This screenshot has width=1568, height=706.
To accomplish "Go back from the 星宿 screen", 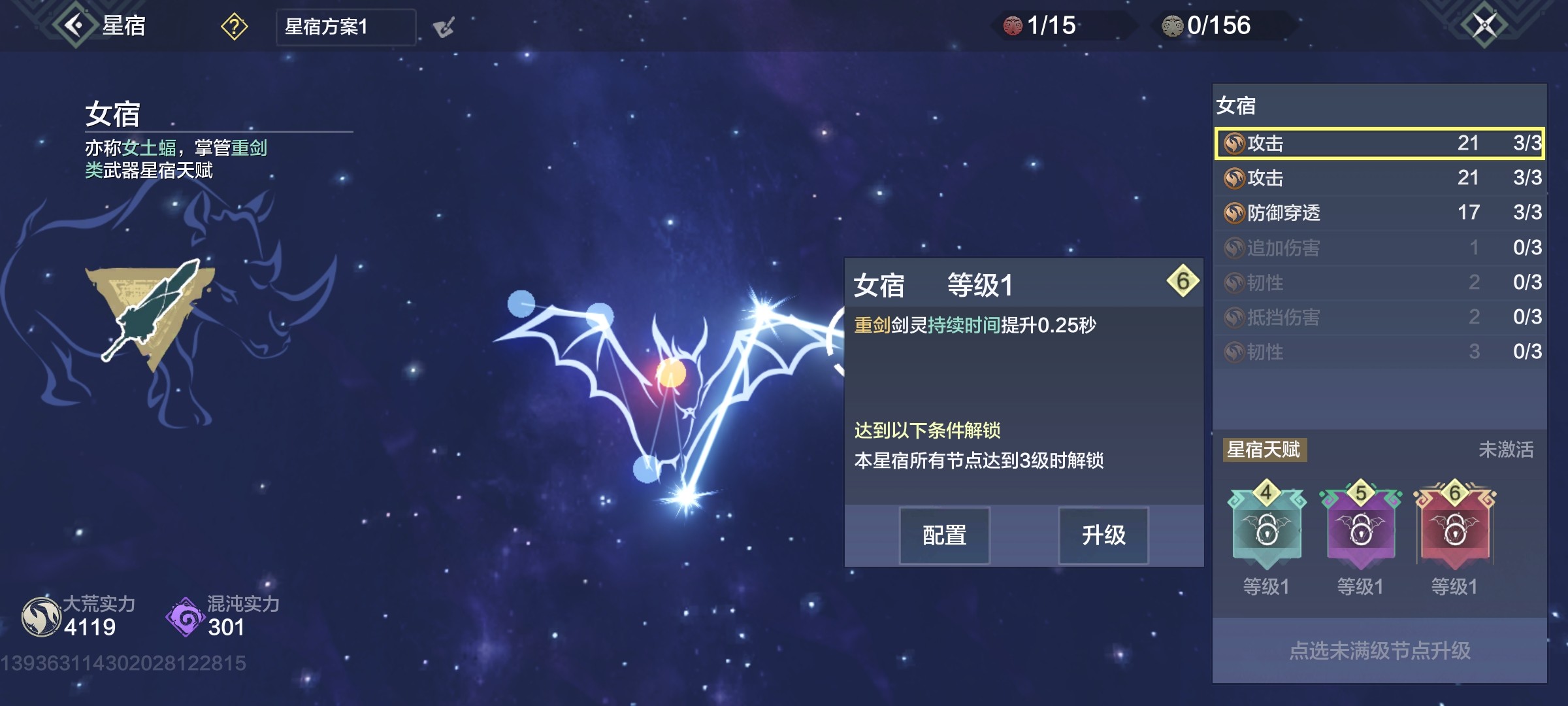I will click(x=75, y=26).
